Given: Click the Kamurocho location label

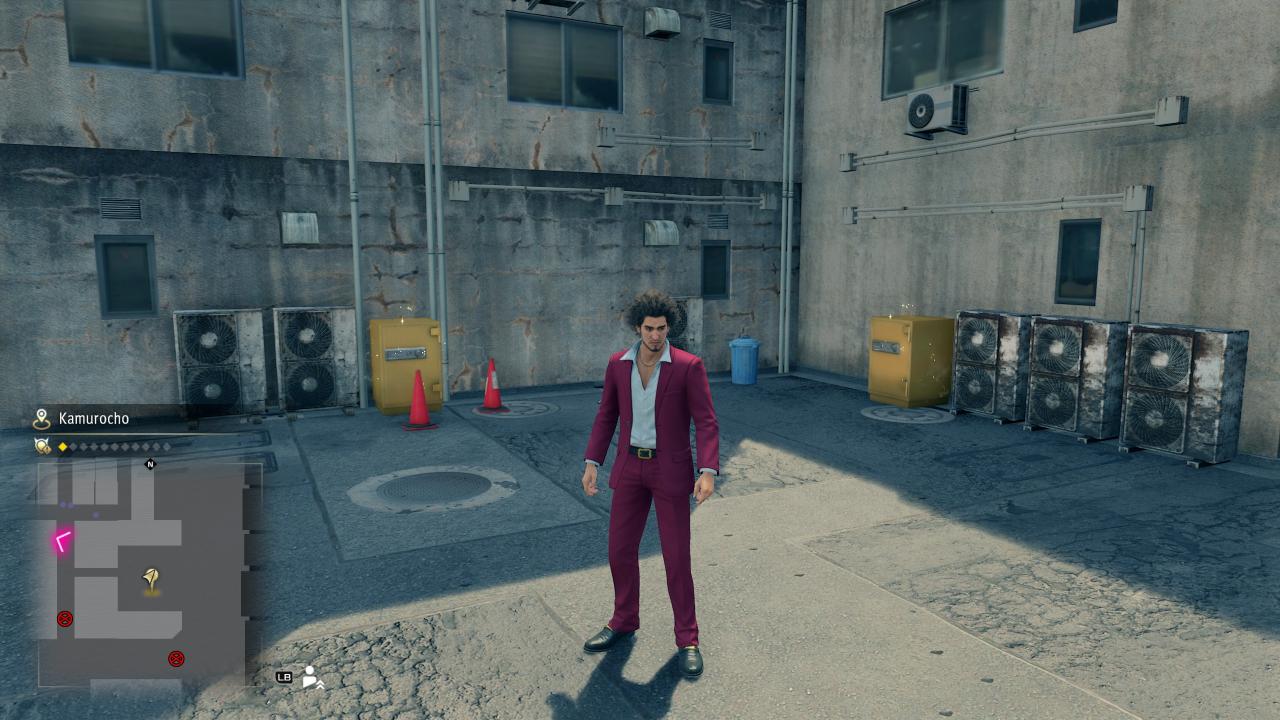Looking at the screenshot, I should [94, 419].
